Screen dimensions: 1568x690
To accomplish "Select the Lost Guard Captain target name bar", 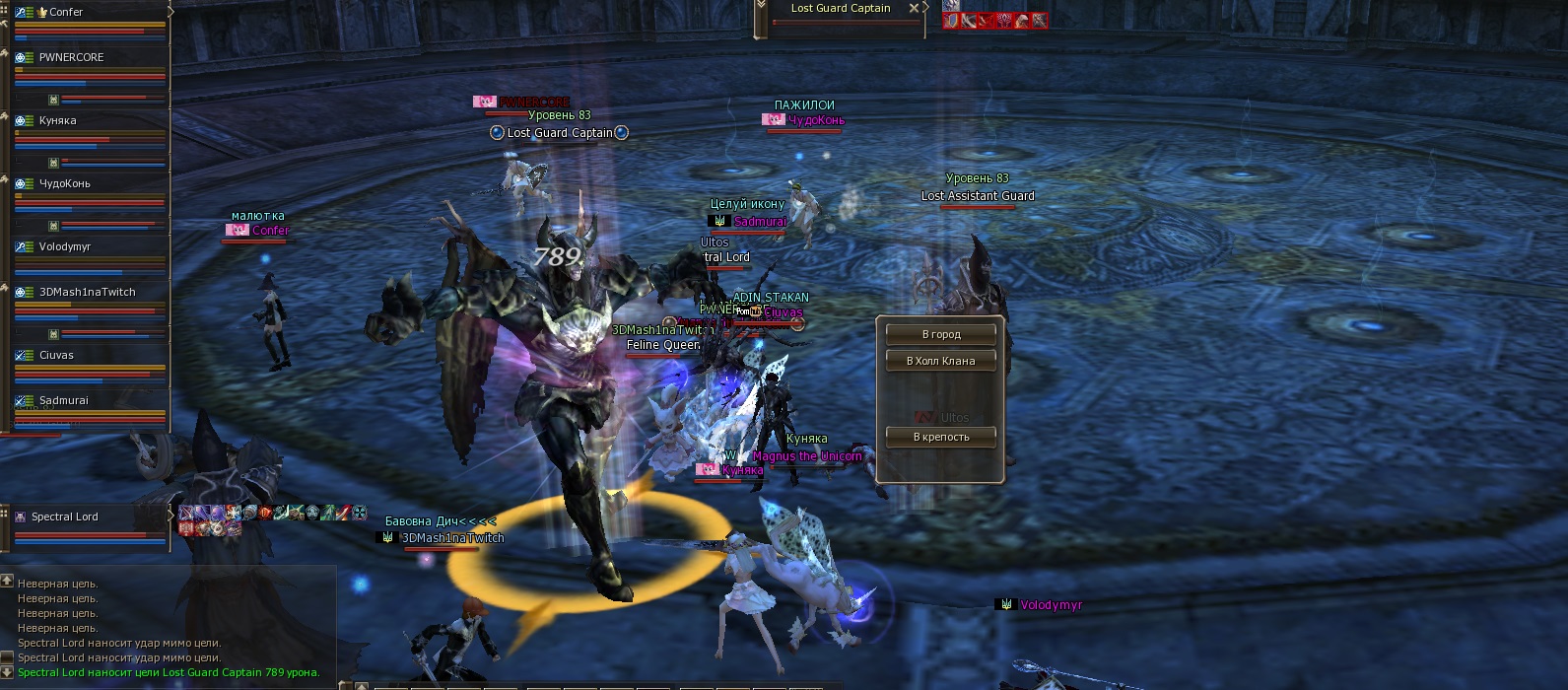I will click(x=840, y=8).
